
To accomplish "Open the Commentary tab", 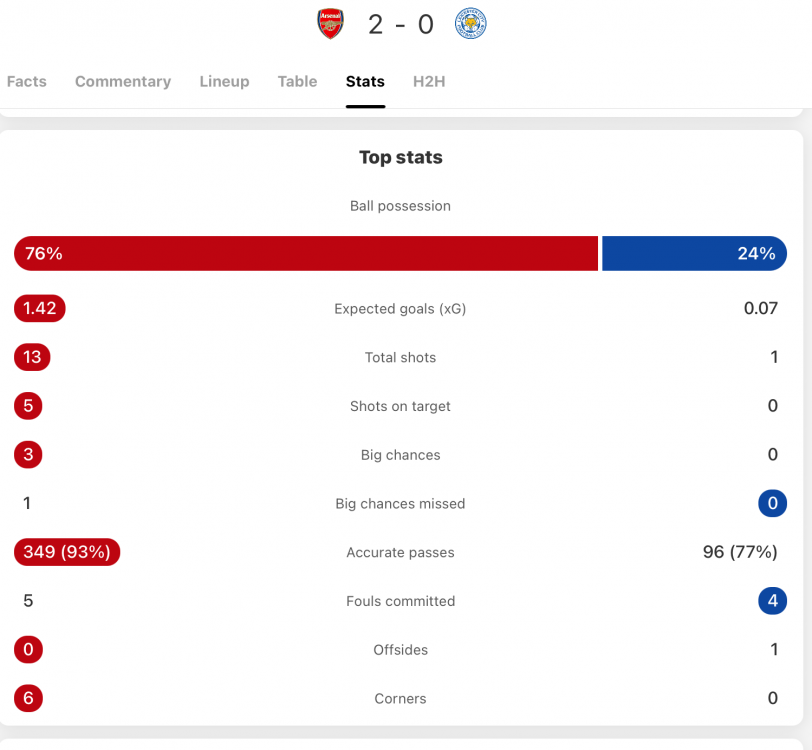I will point(123,82).
